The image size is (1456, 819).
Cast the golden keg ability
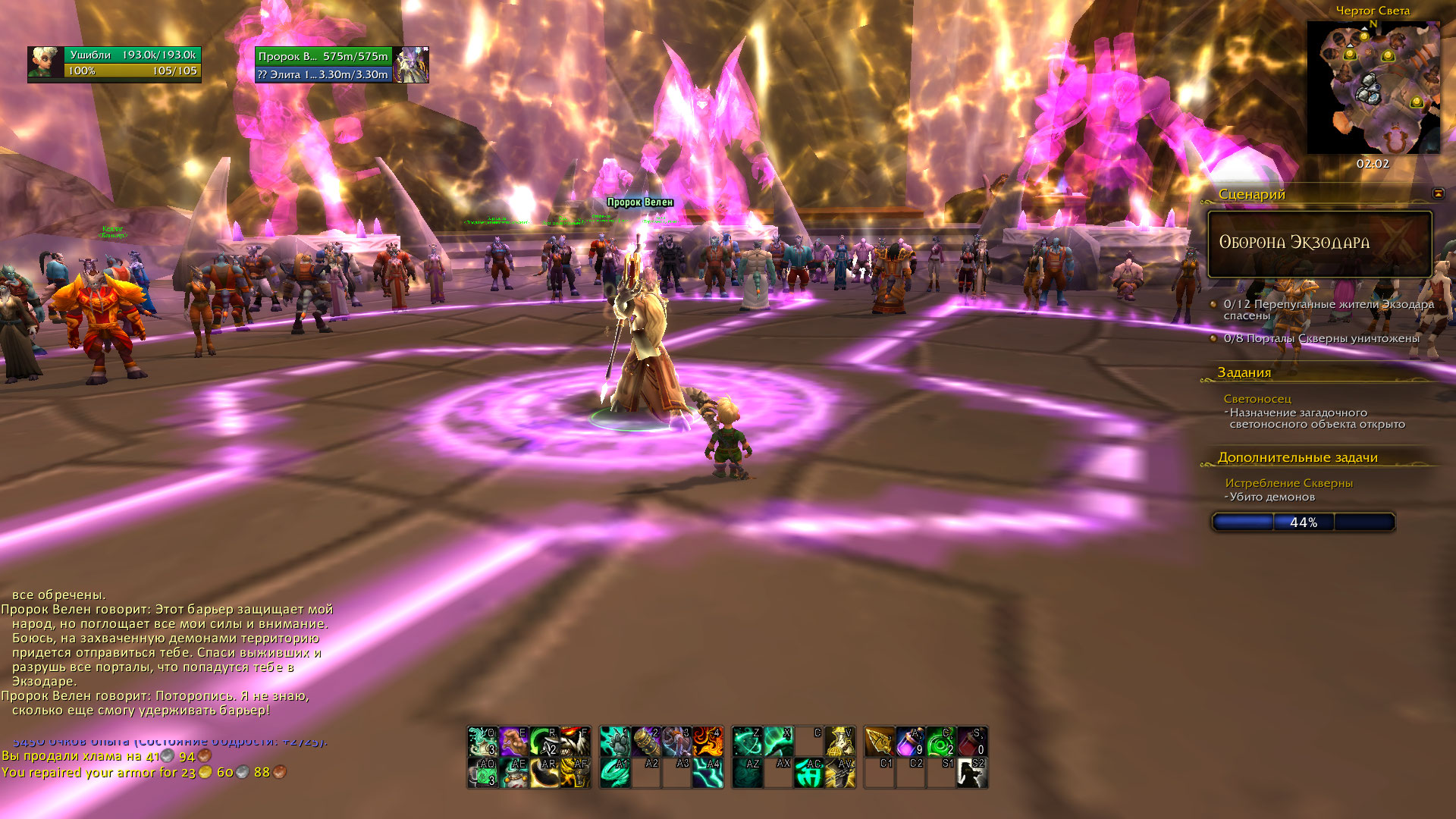pyautogui.click(x=646, y=741)
